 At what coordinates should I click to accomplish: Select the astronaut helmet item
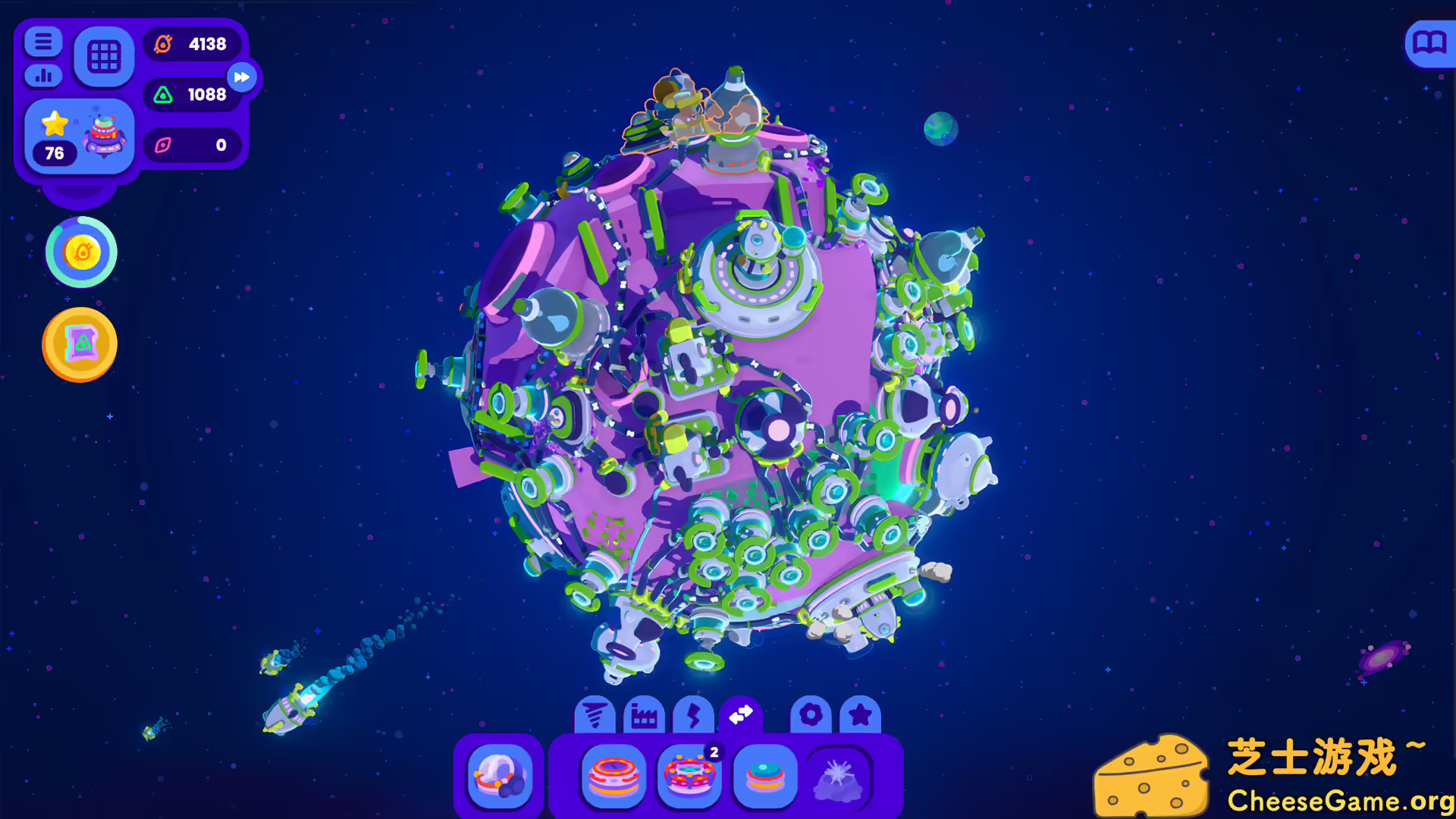coord(499,778)
